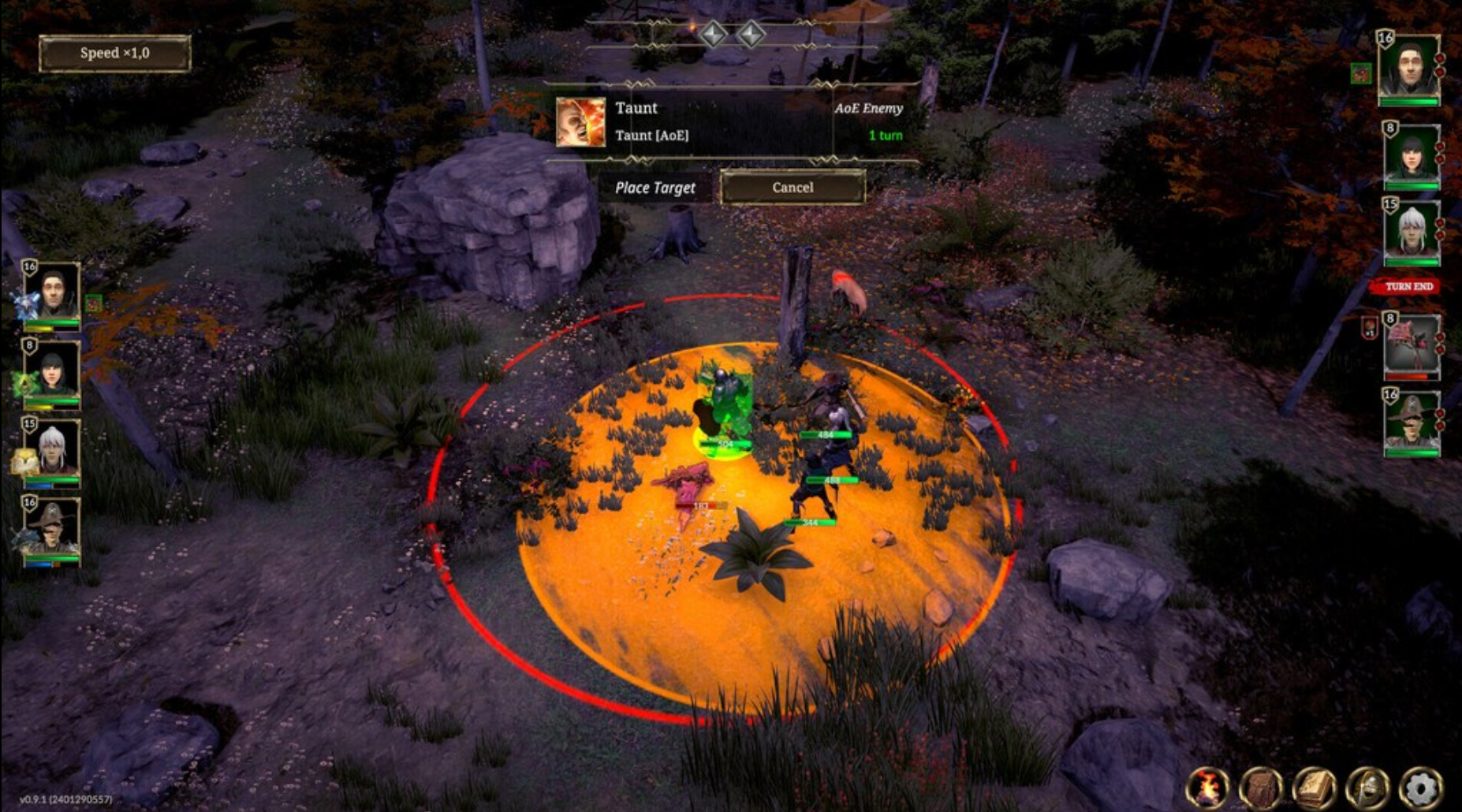Select the green ability icon next to the hooded character
The image size is (1462, 812).
(x=23, y=383)
